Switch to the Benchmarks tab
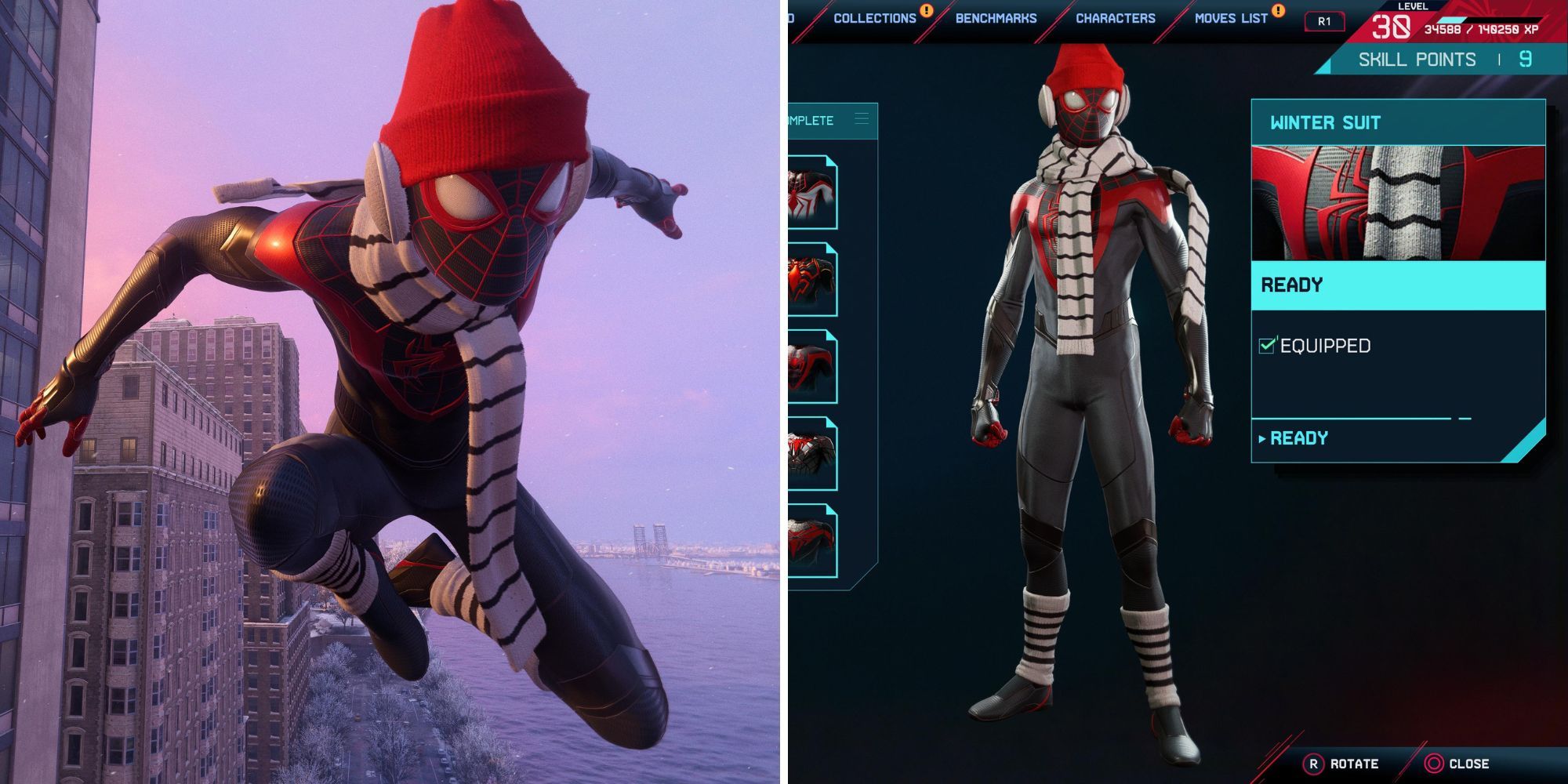 (x=996, y=17)
